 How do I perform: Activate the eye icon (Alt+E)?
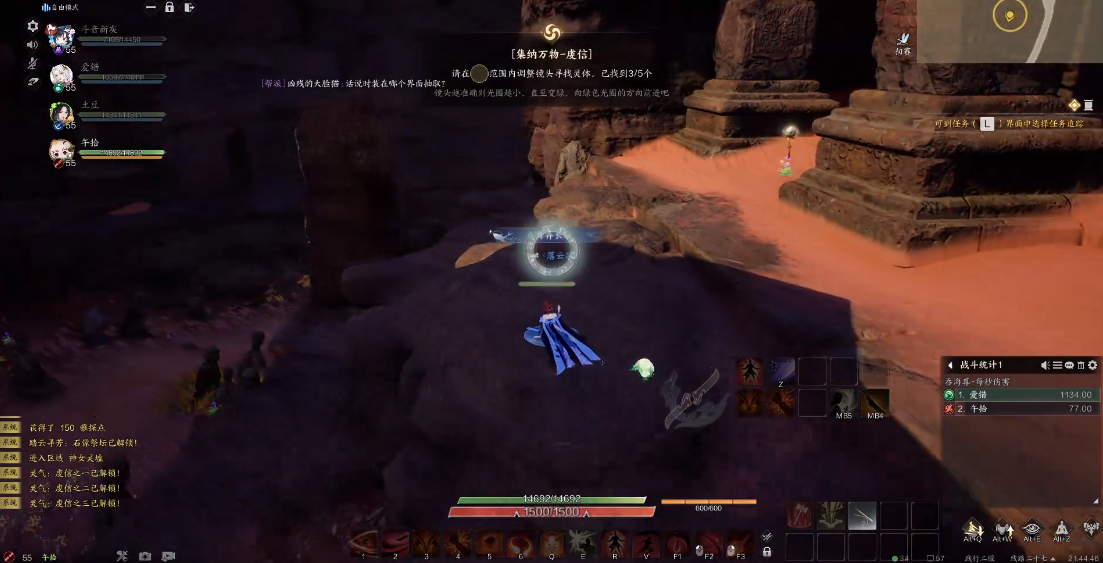(1031, 528)
